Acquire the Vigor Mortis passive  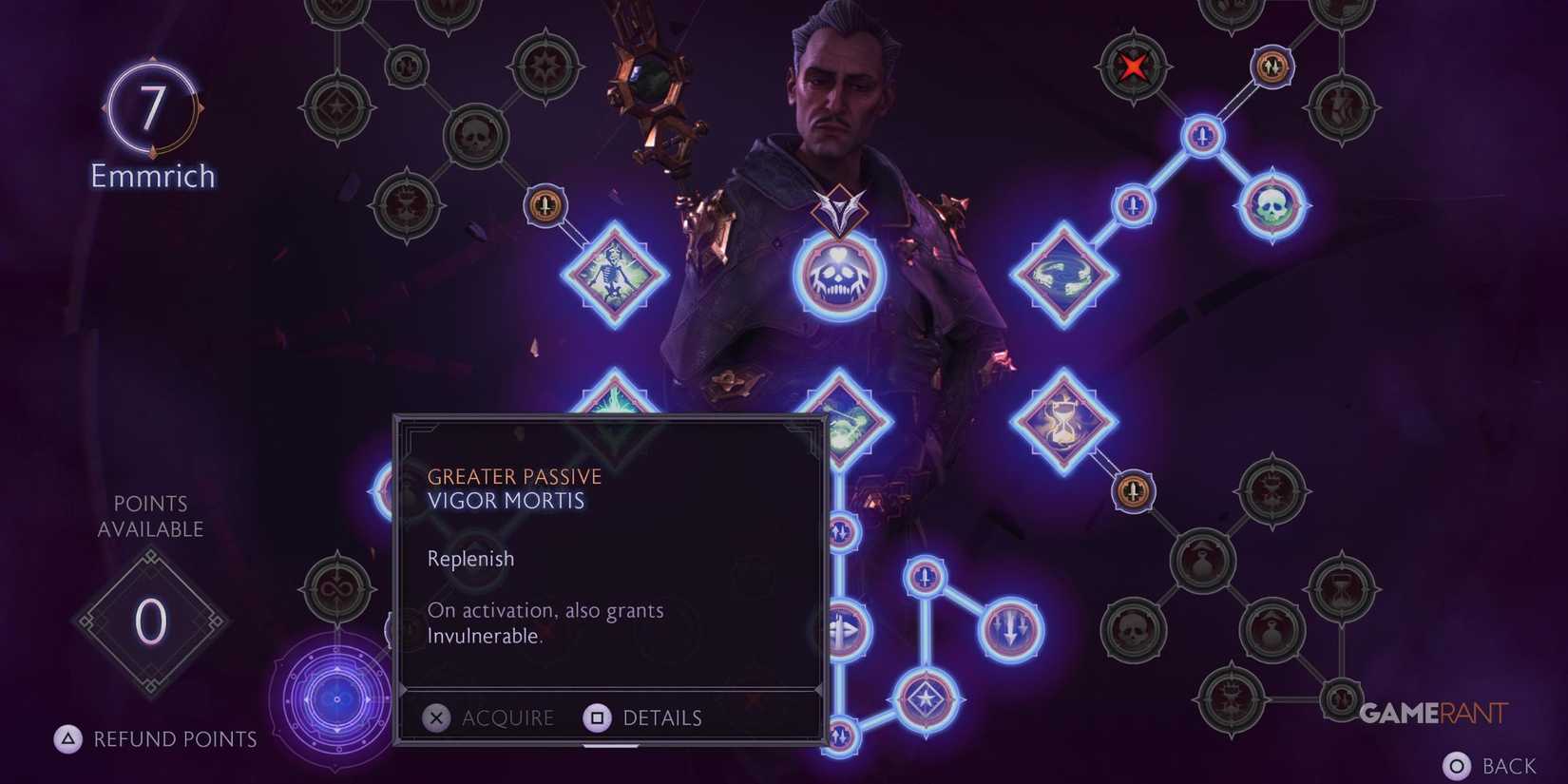tap(489, 718)
